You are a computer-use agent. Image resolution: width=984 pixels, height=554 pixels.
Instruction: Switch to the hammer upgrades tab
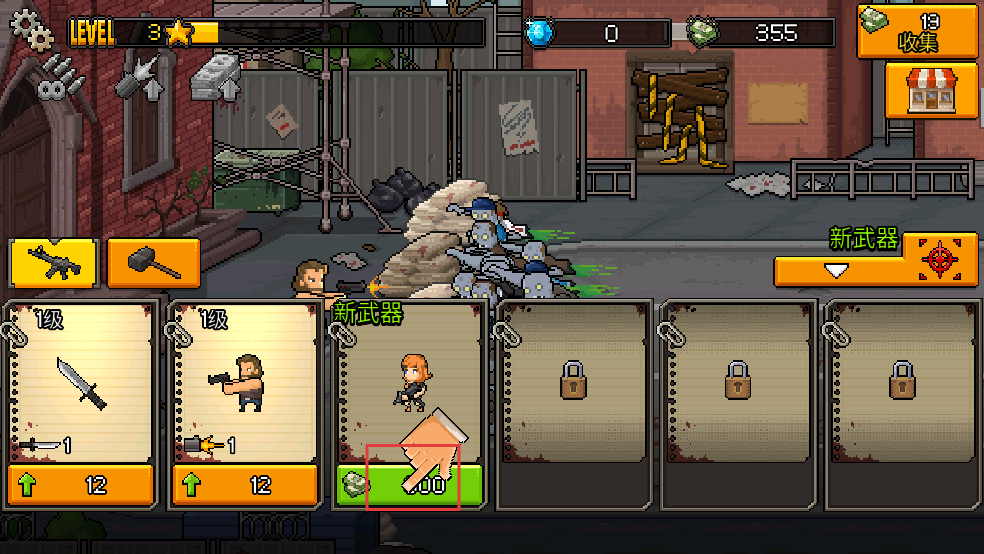[x=153, y=263]
